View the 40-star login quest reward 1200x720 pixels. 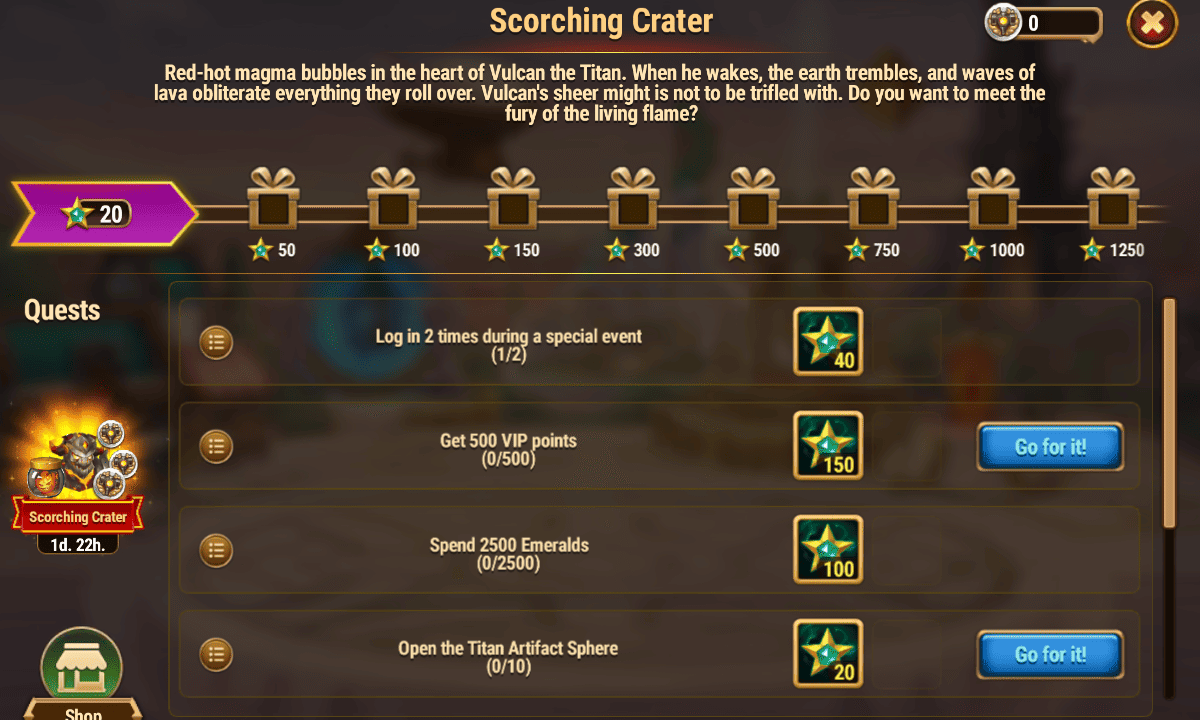[x=828, y=342]
